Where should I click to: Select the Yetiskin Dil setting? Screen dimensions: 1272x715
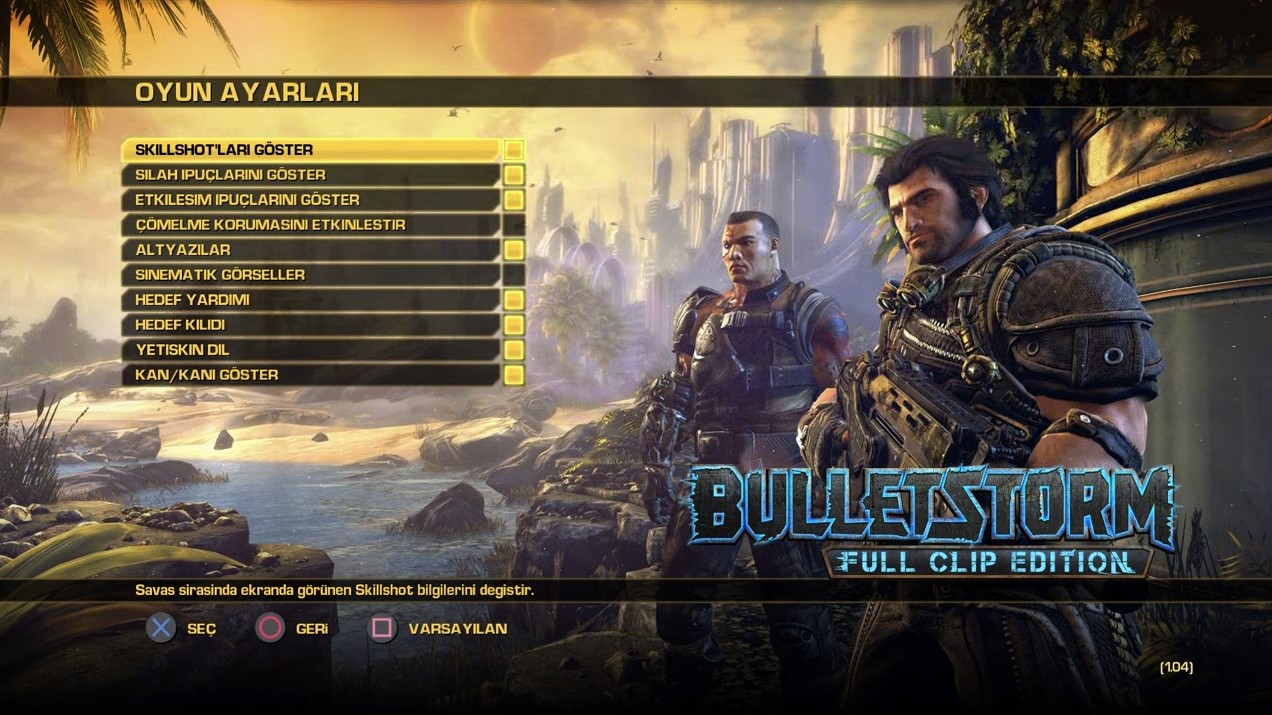(x=310, y=350)
